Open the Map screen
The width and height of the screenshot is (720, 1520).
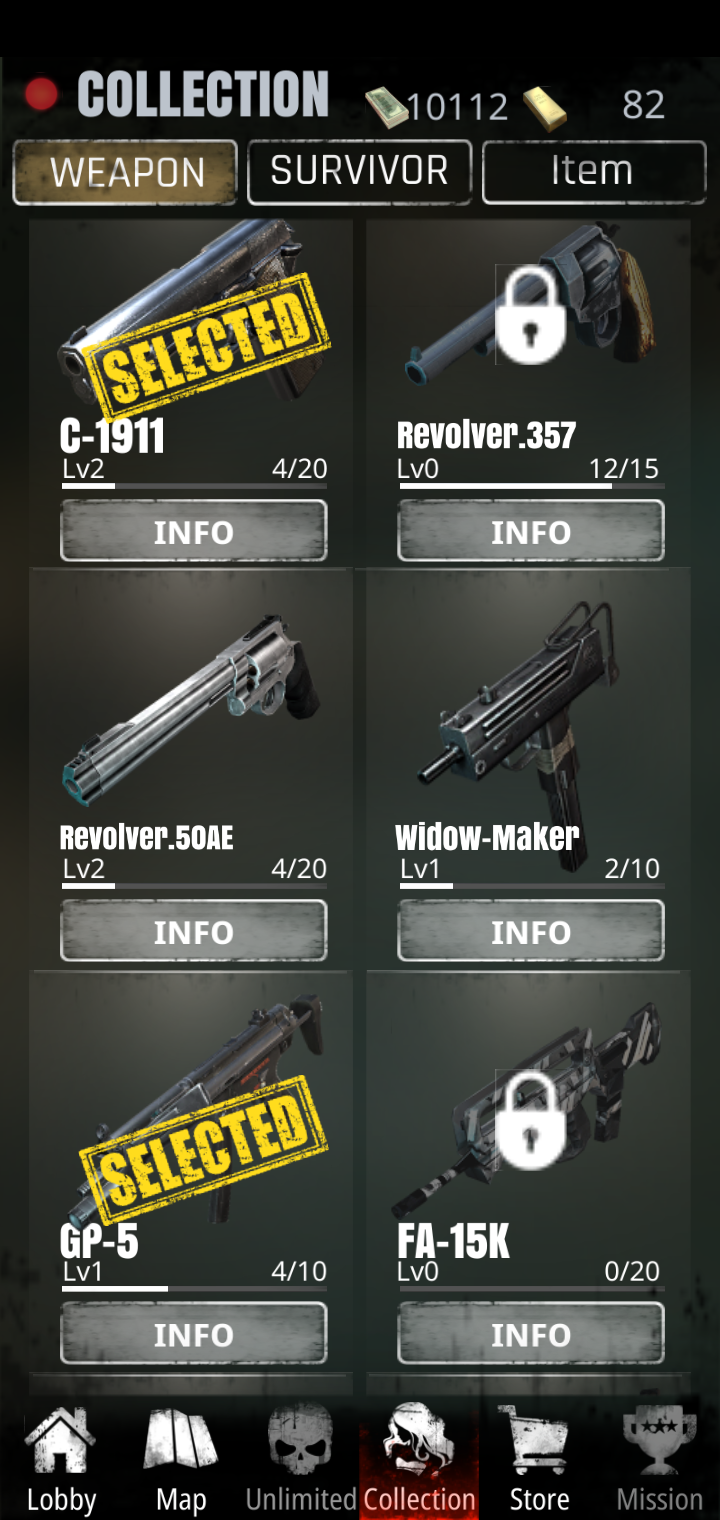click(x=181, y=1460)
